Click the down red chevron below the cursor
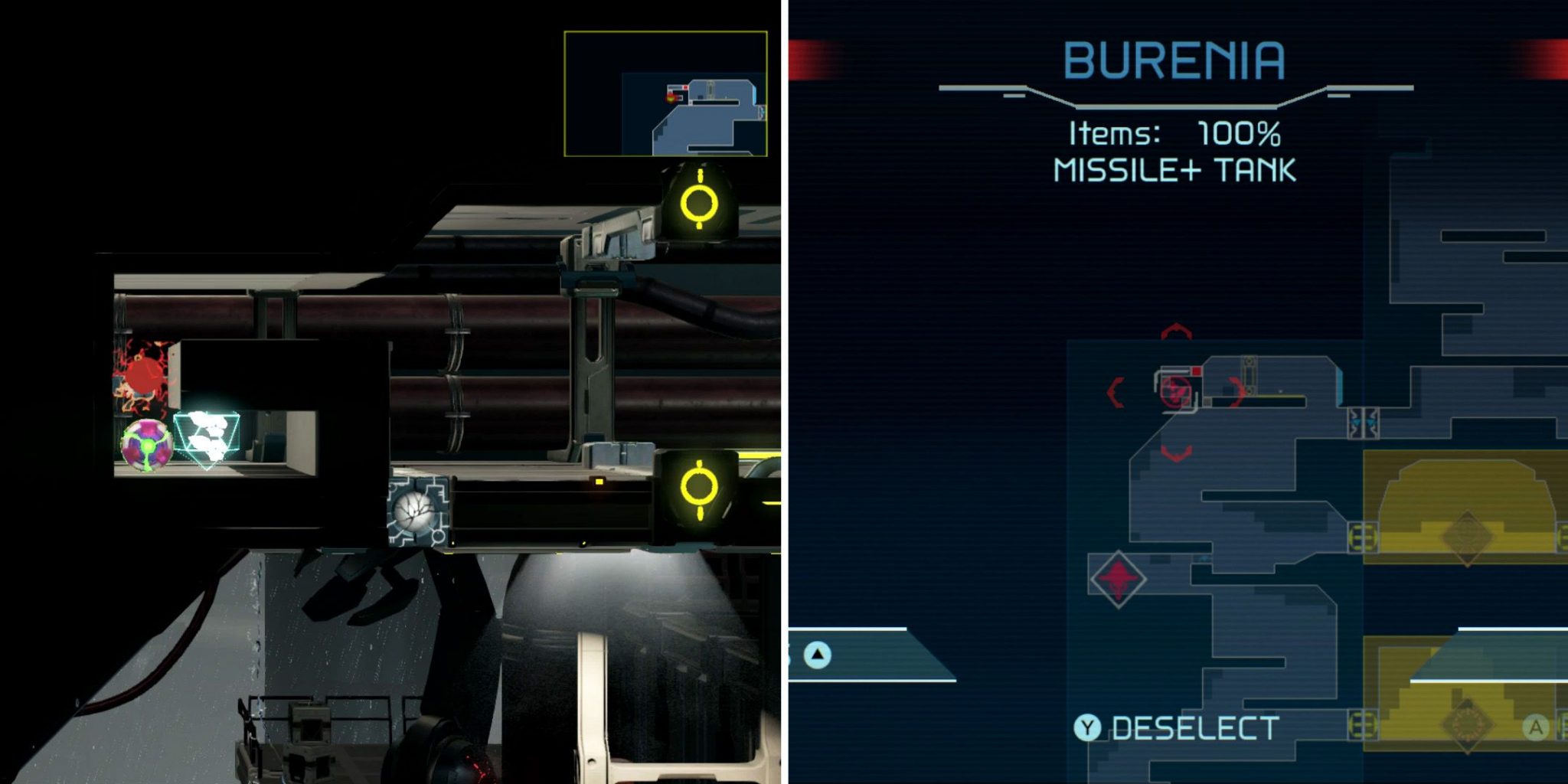Viewport: 1568px width, 784px height. 1177,452
